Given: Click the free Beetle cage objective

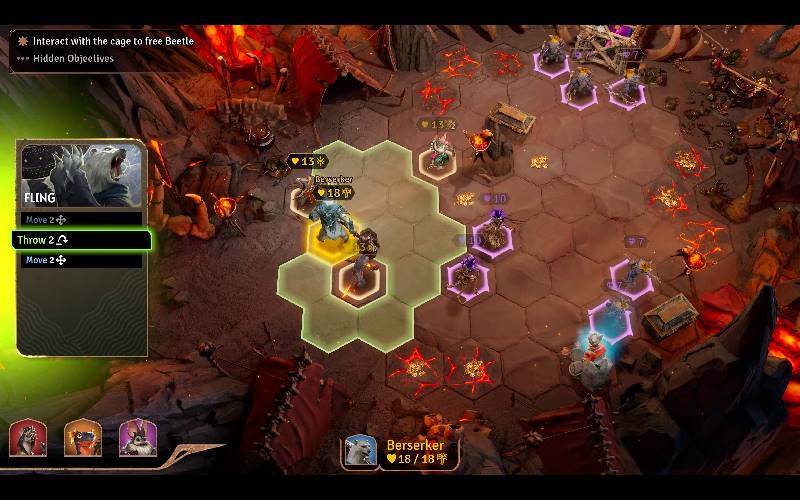Looking at the screenshot, I should pos(112,41).
